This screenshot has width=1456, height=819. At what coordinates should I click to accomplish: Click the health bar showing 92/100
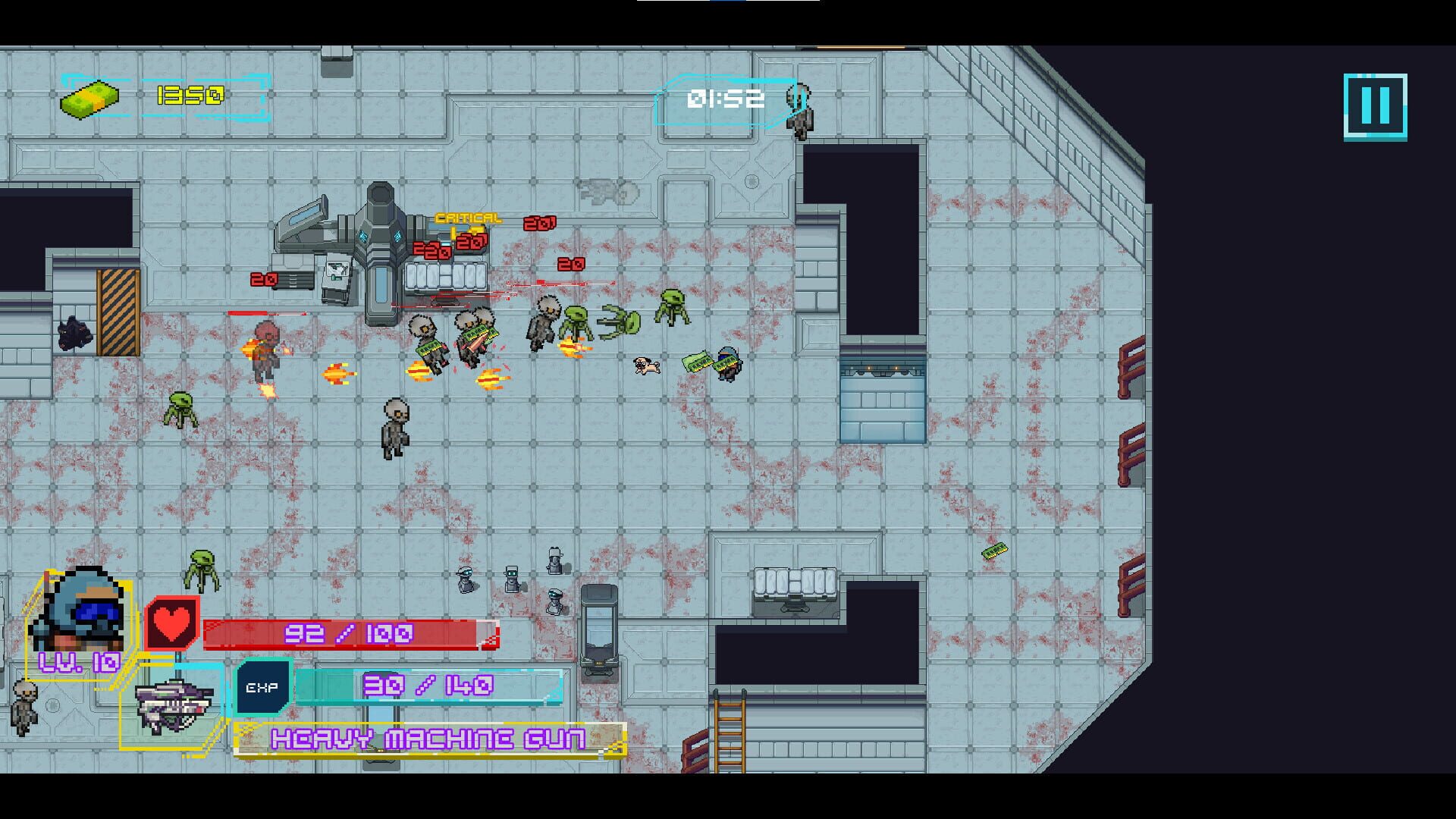(349, 635)
